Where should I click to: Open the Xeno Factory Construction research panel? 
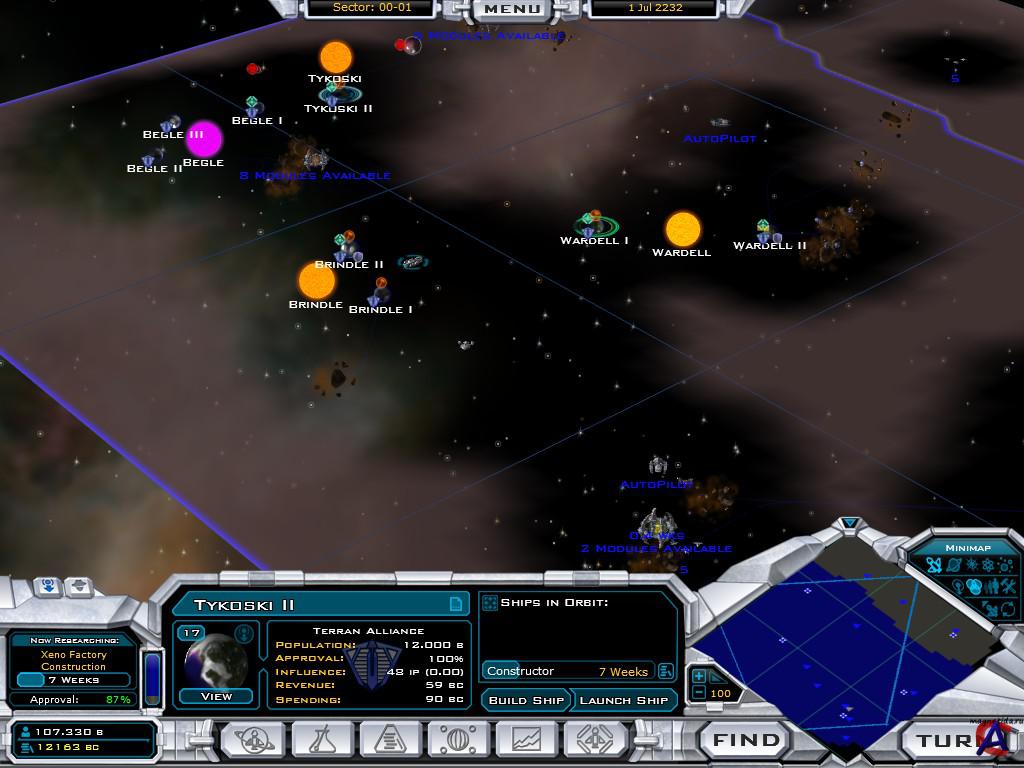[74, 661]
